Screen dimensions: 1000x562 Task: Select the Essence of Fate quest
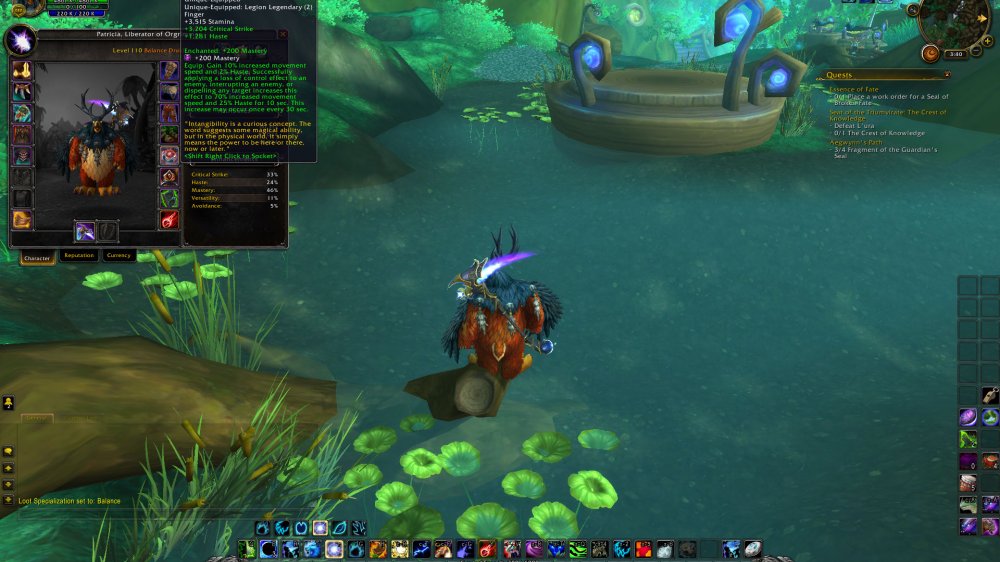(x=852, y=89)
